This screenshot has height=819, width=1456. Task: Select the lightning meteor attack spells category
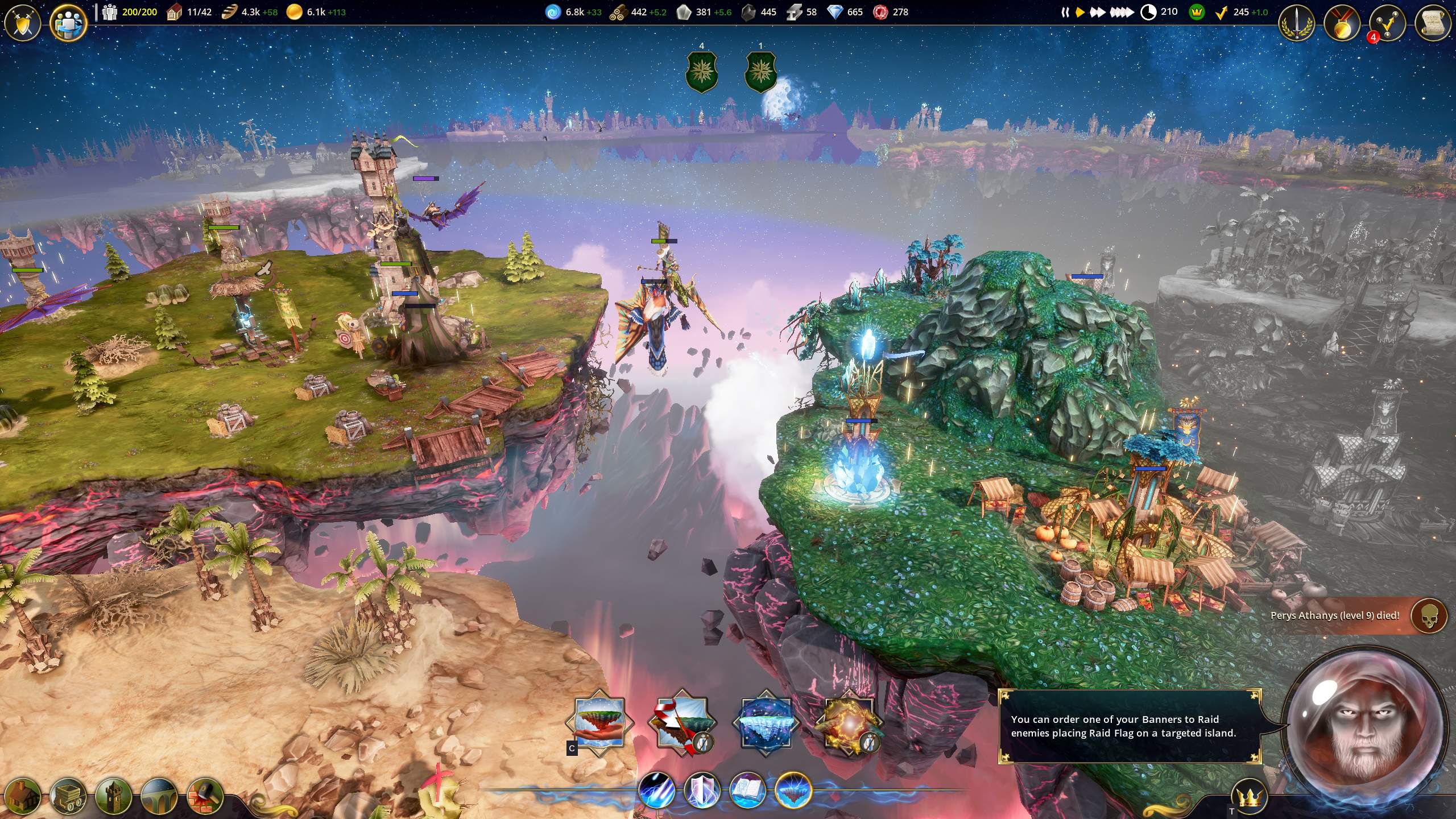[656, 791]
